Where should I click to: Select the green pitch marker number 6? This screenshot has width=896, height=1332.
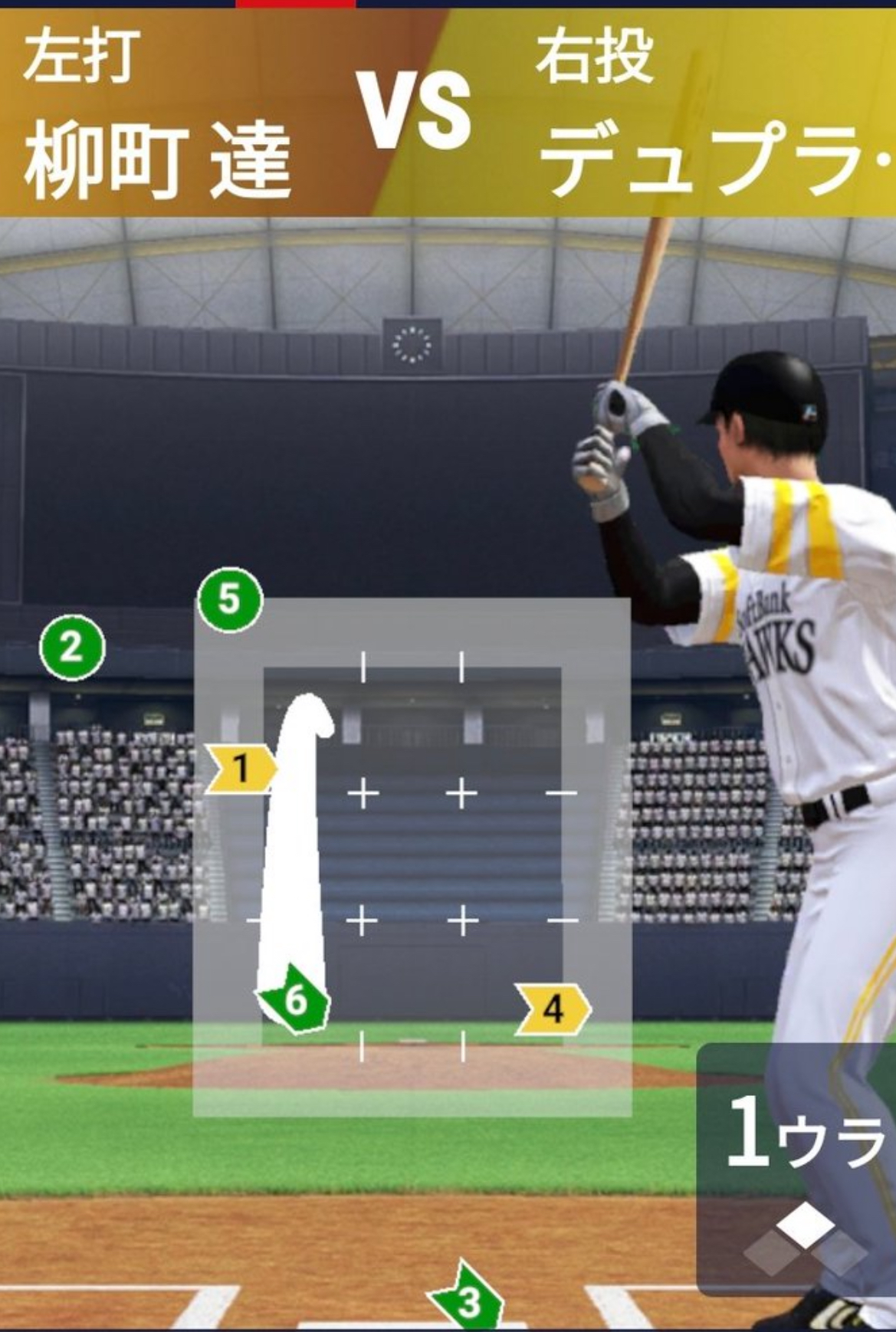[x=295, y=1000]
